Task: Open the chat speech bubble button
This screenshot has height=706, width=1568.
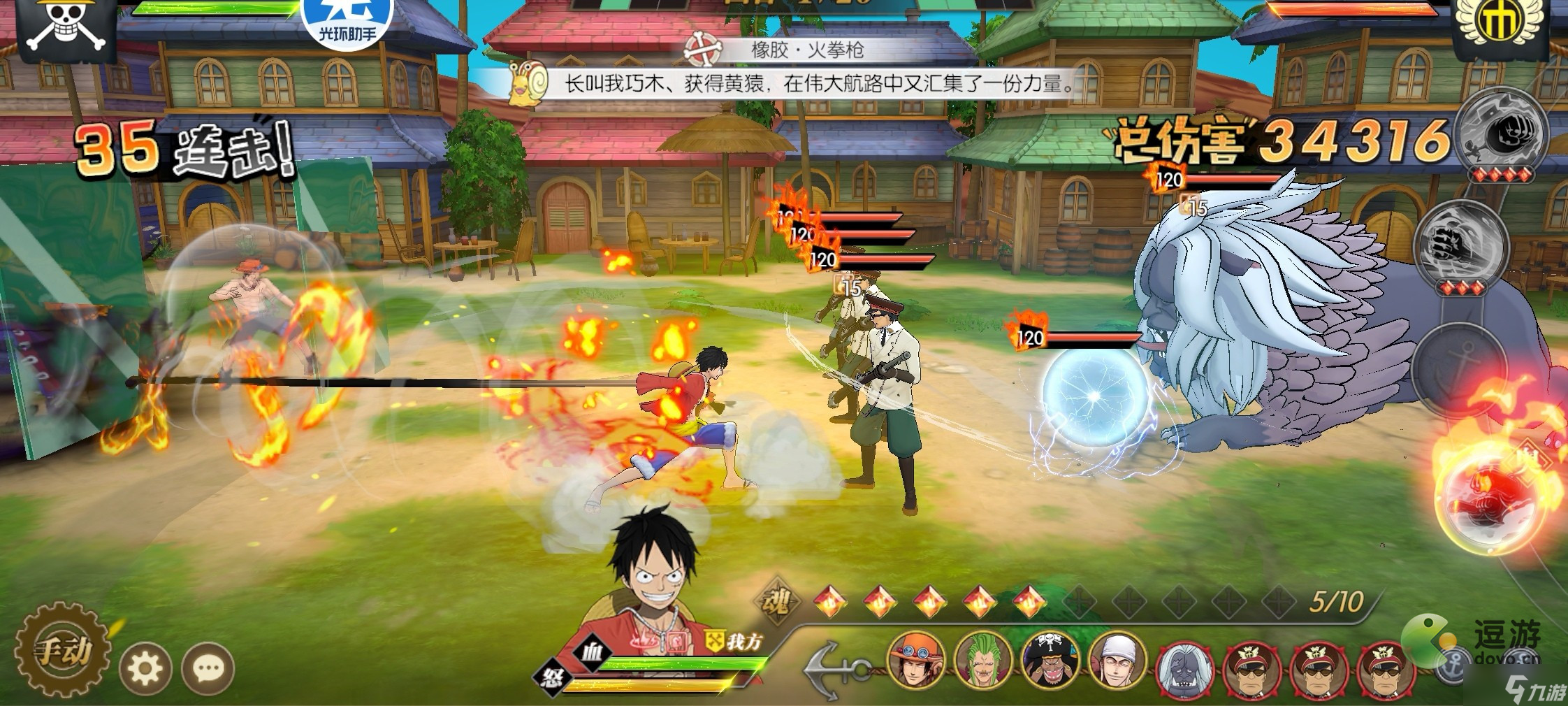Action: tap(208, 669)
